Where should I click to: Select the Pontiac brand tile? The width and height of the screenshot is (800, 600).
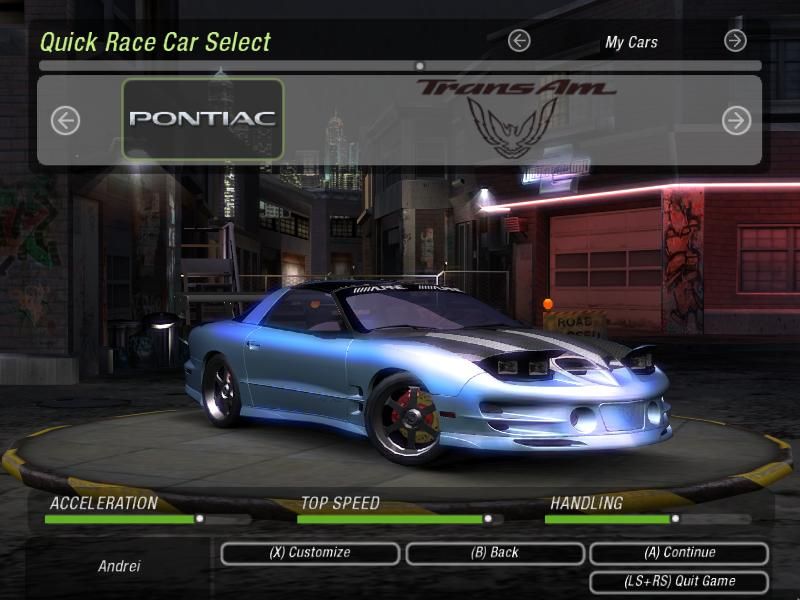[x=203, y=119]
